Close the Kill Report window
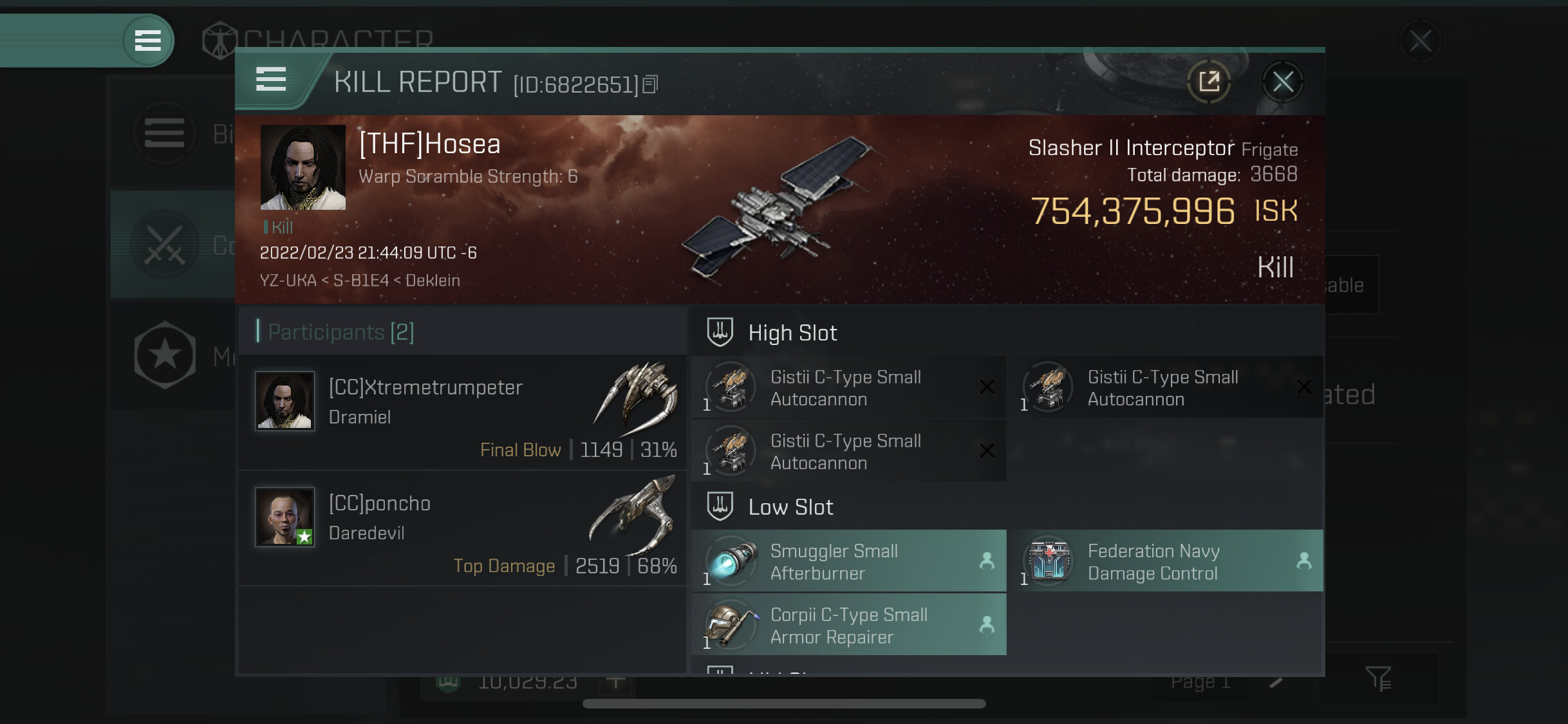This screenshot has height=724, width=1568. click(1282, 82)
